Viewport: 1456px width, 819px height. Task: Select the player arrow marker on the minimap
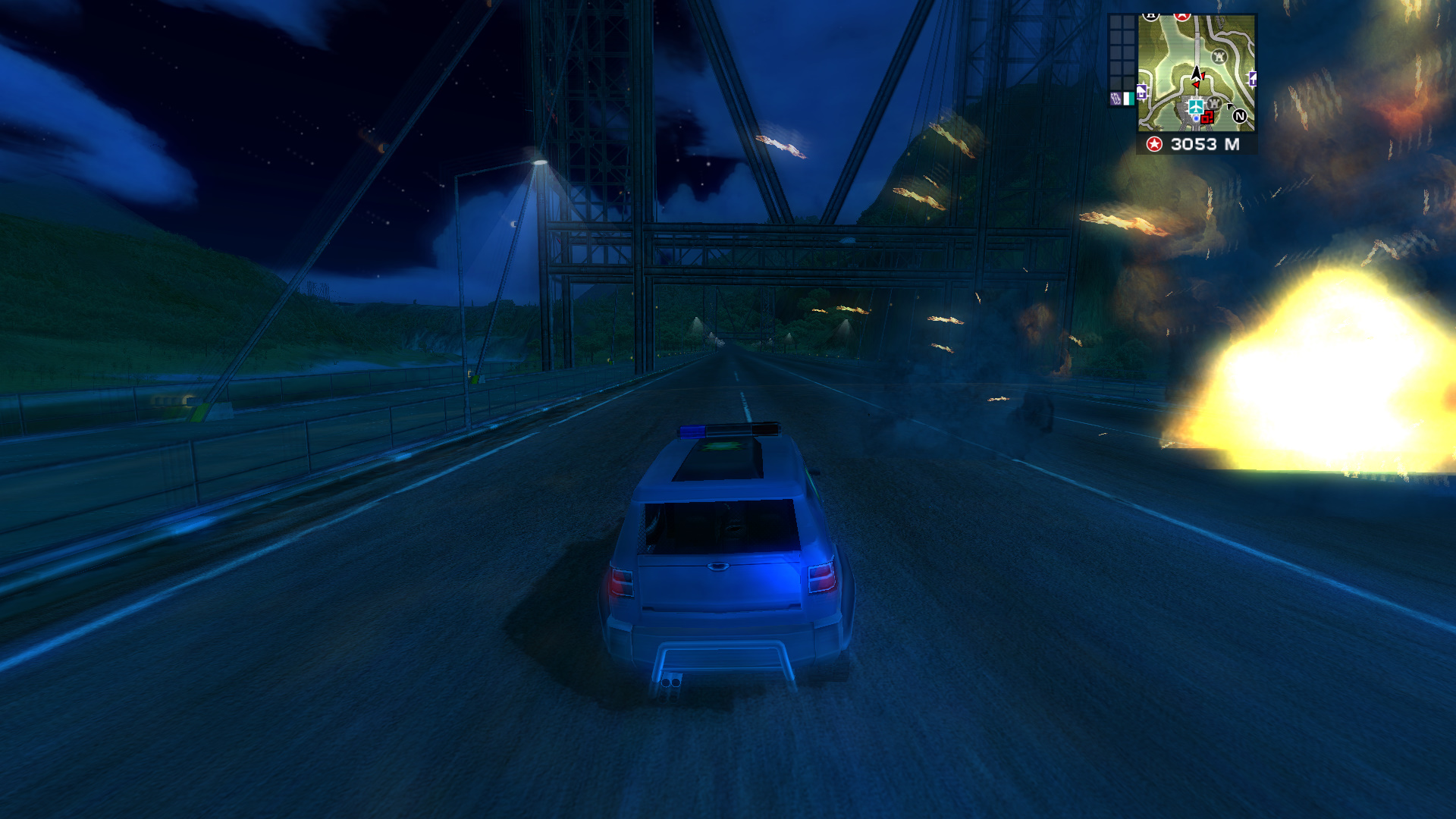coord(1197,74)
